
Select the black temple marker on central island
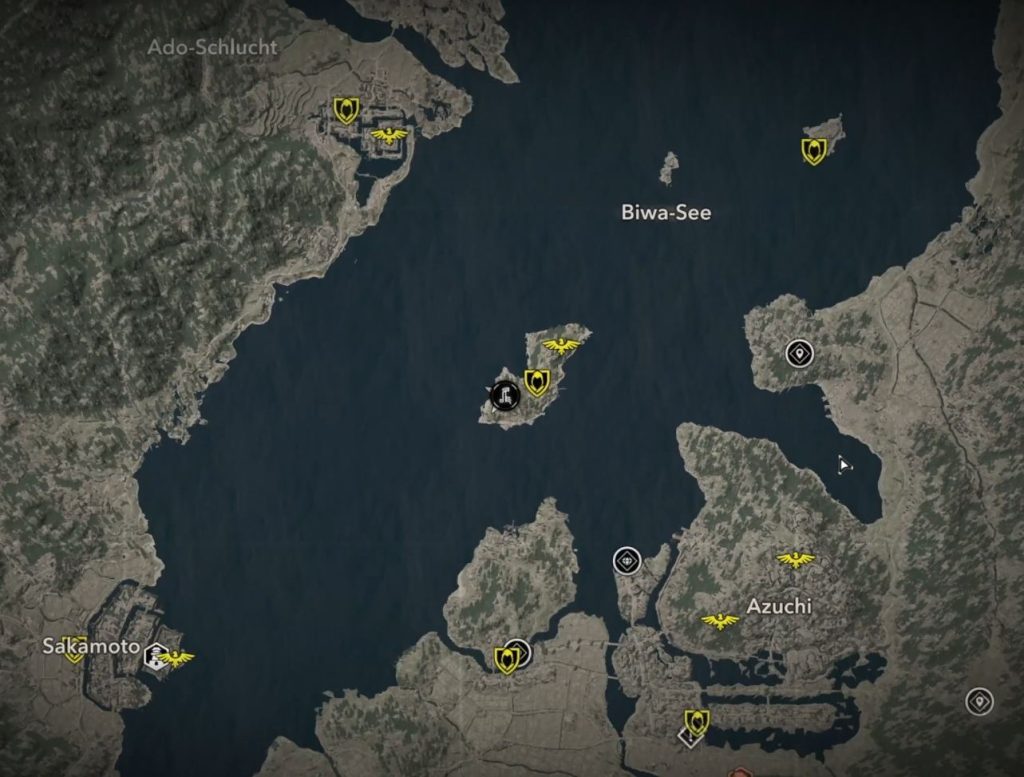(x=505, y=396)
